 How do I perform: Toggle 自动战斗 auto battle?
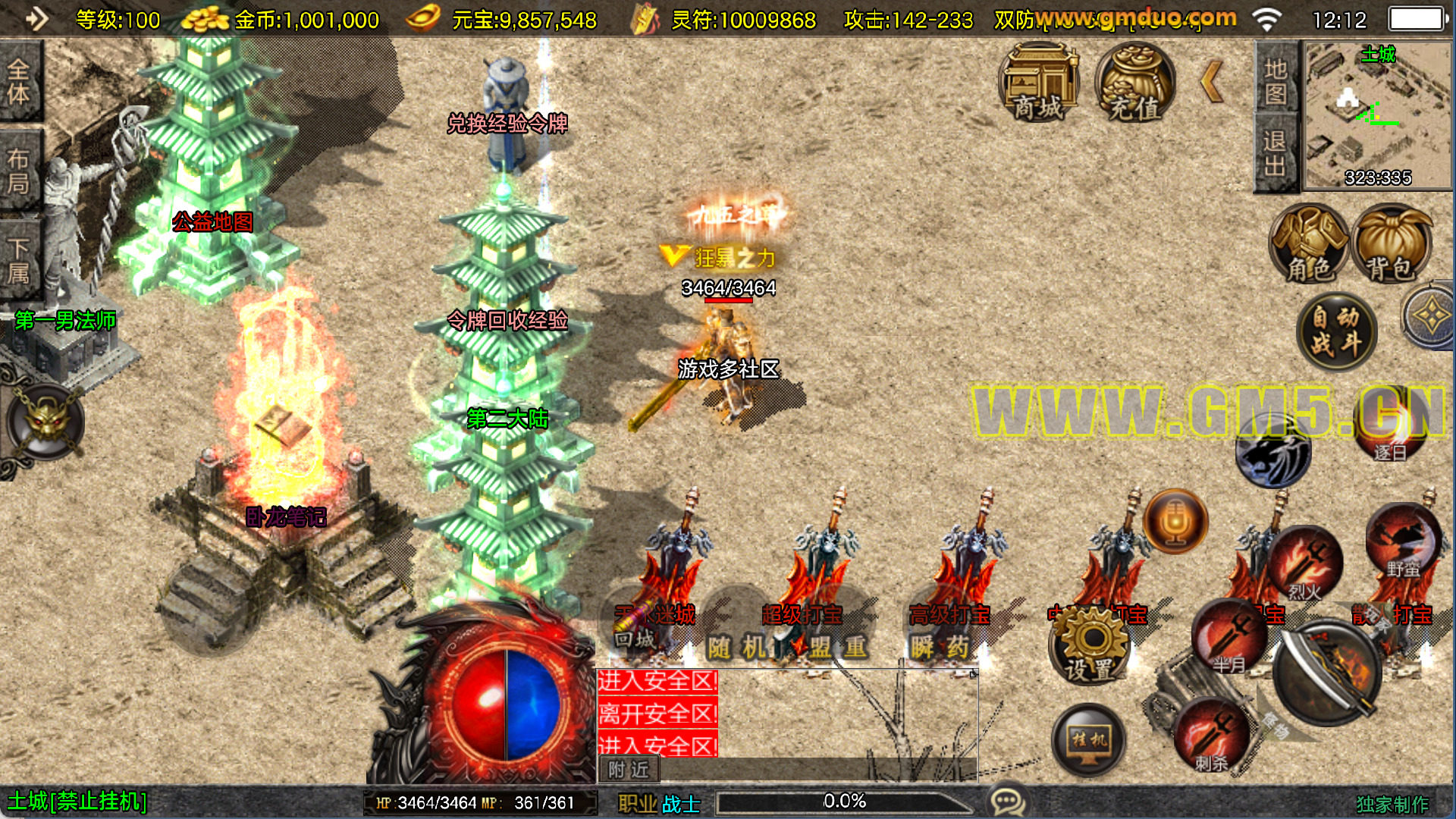click(x=1336, y=331)
